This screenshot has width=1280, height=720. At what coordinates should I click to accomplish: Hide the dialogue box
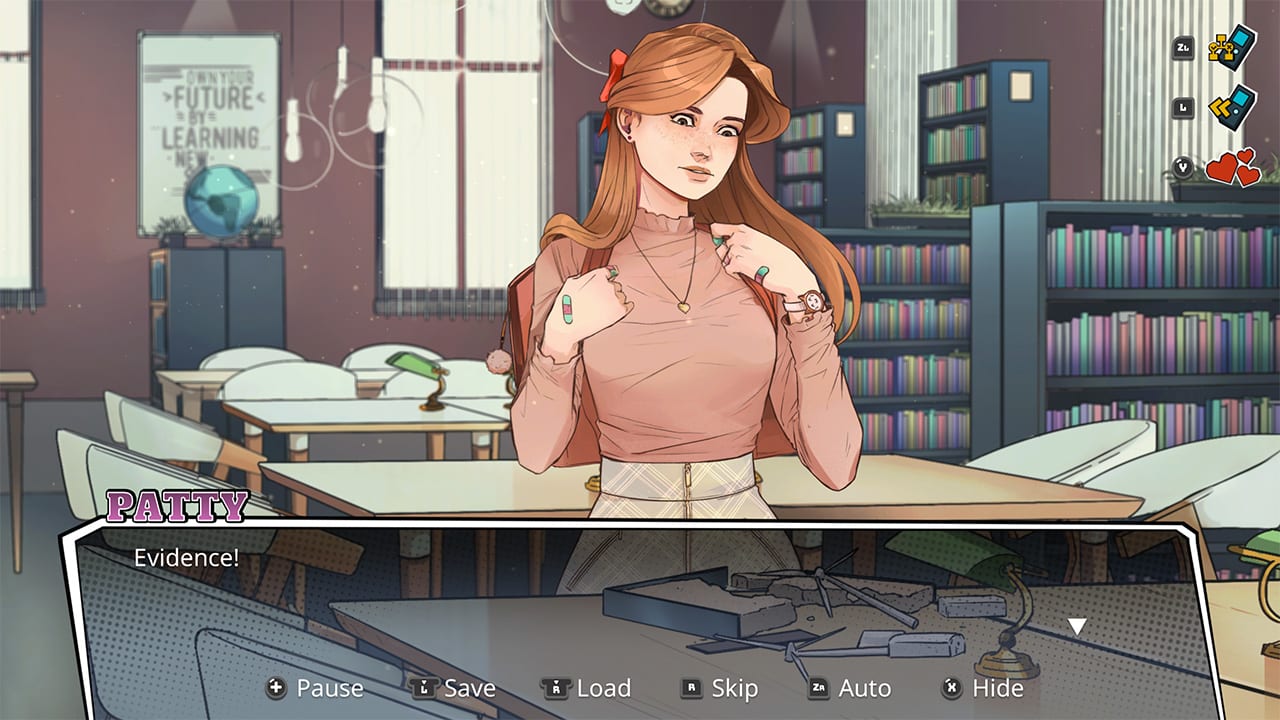[997, 688]
